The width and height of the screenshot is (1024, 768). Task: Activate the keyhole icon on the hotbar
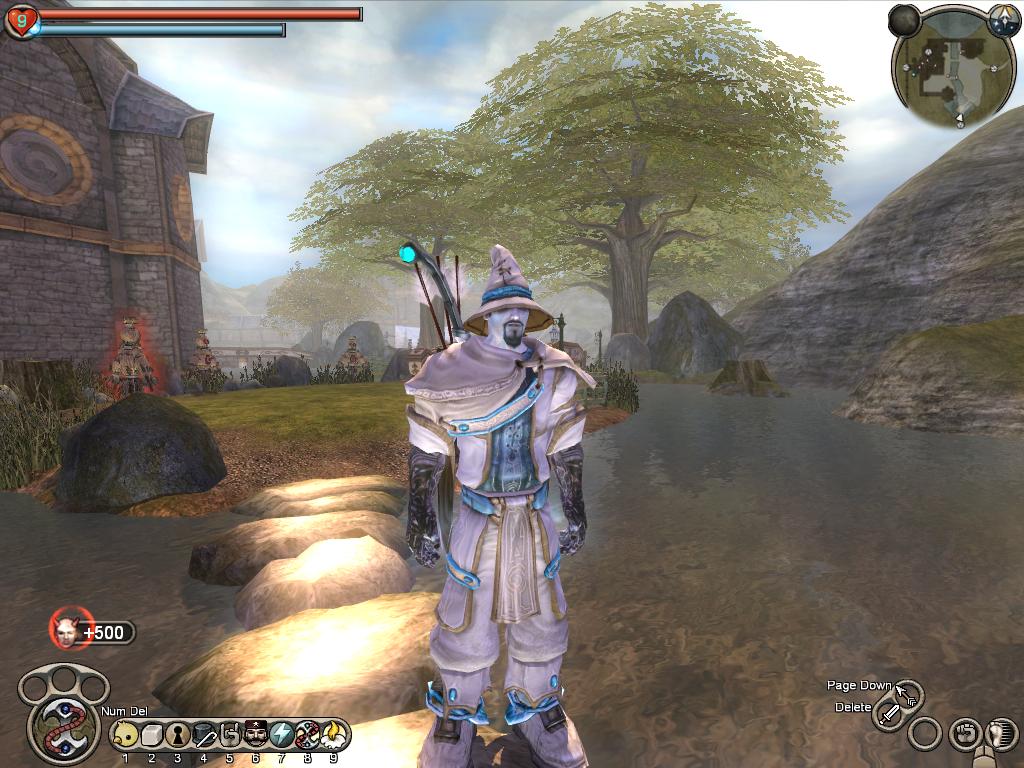pos(177,736)
